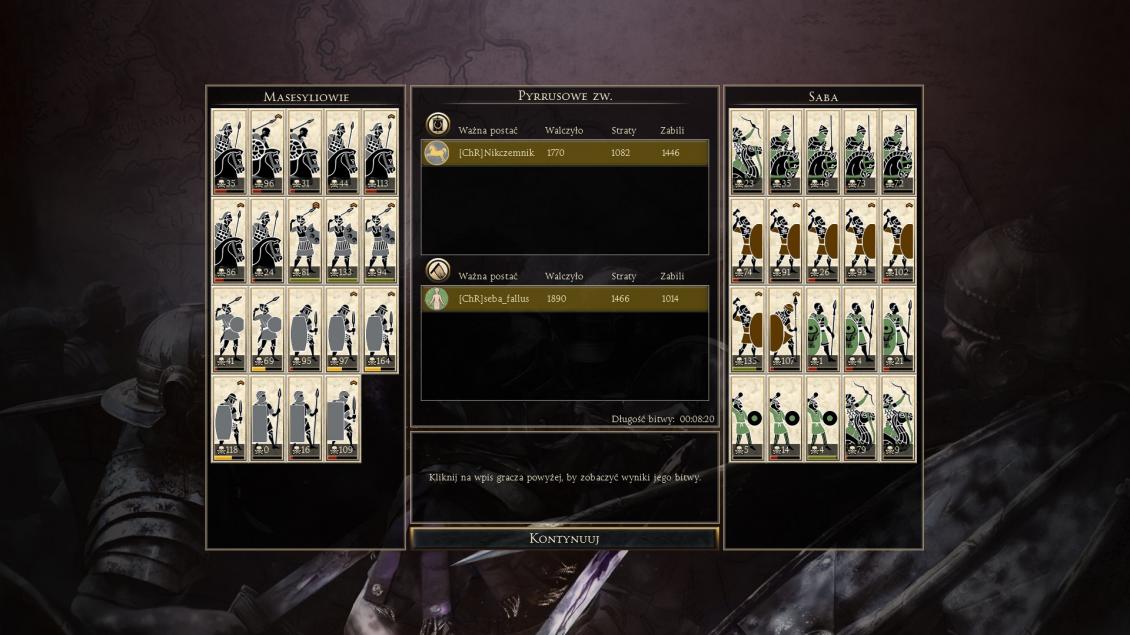The width and height of the screenshot is (1130, 635).
Task: Select Saba unit card with 107 kills
Action: pos(785,330)
